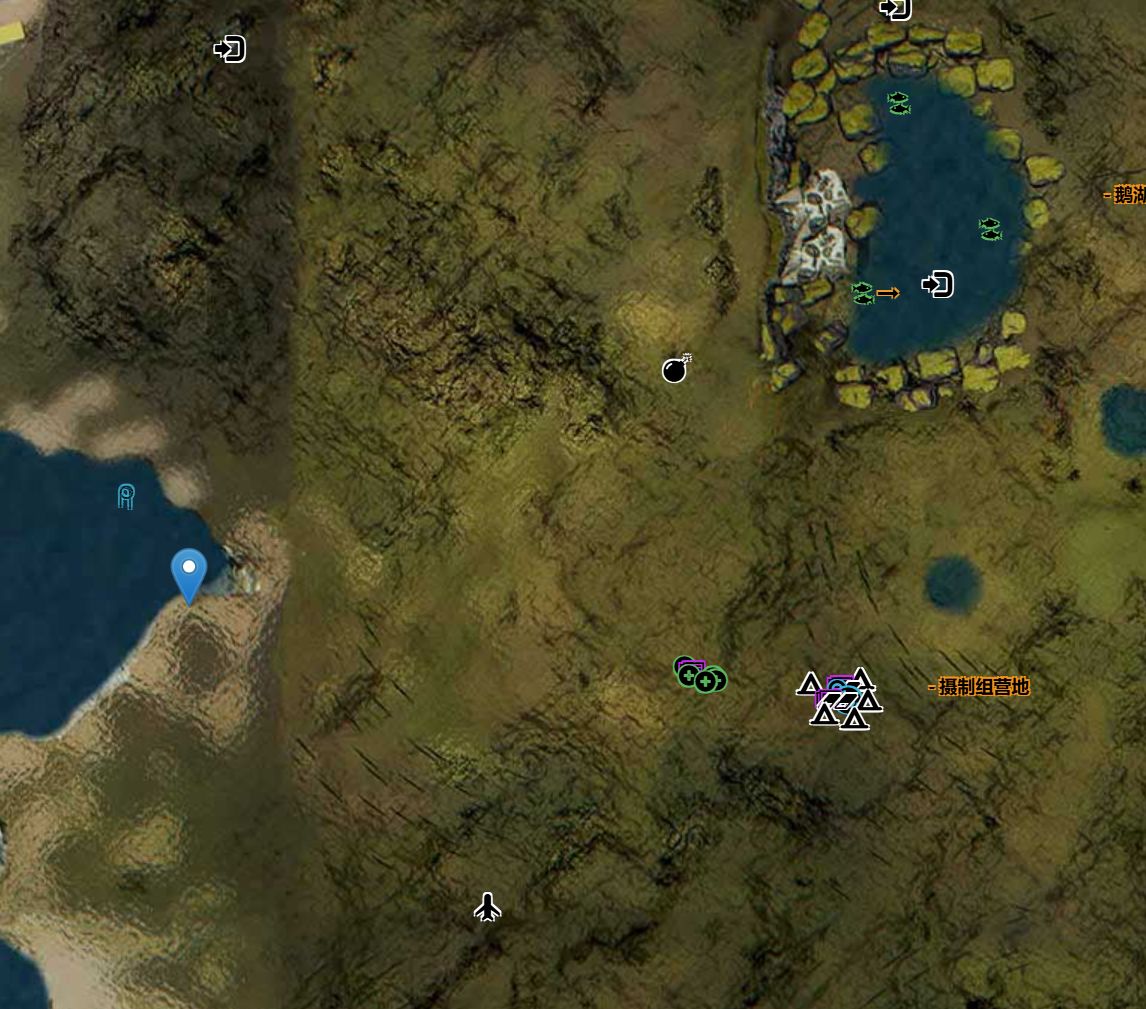Select the blue location pin
The image size is (1146, 1009).
pos(189,575)
